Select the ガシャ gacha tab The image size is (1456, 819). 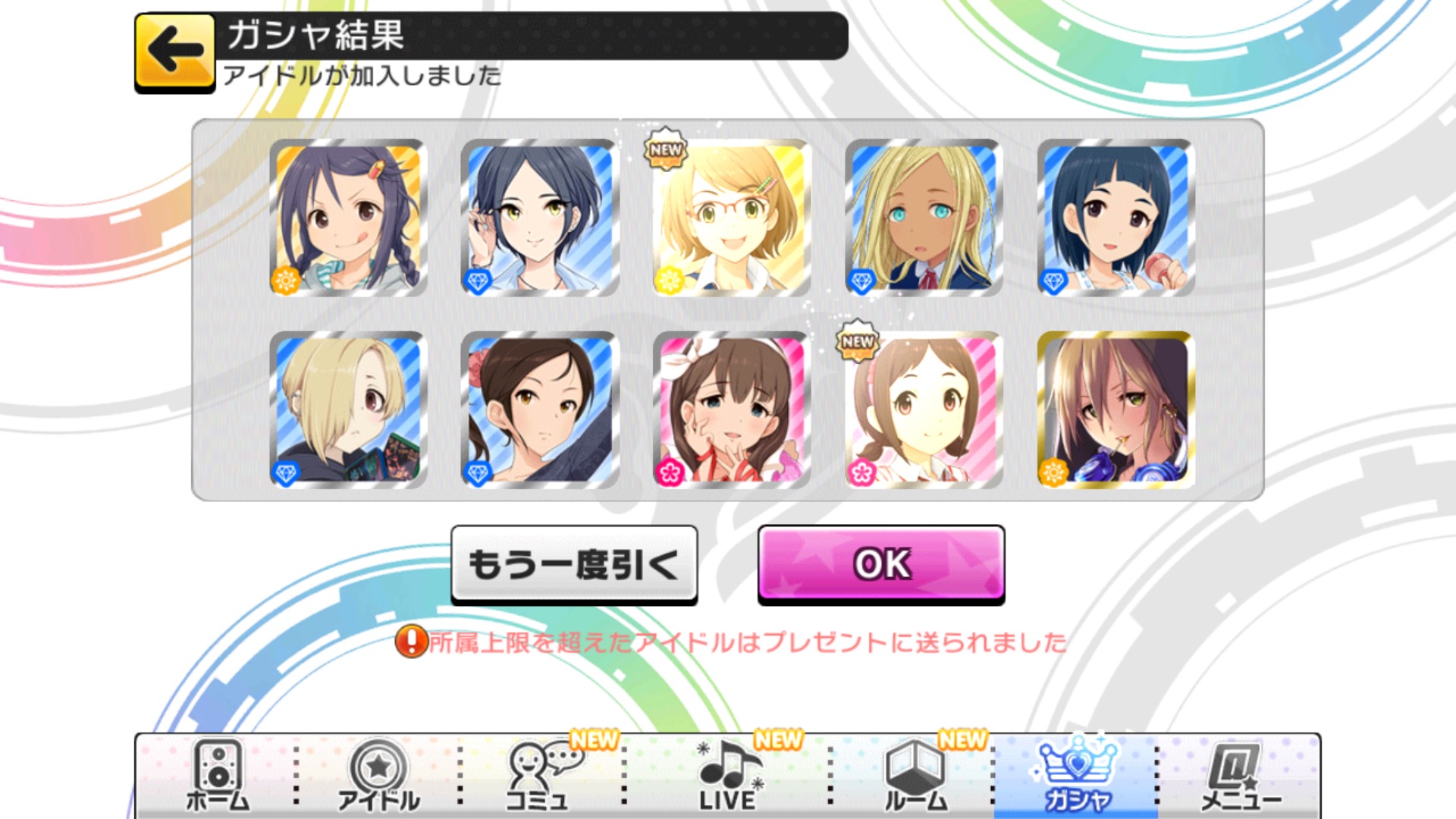(x=1076, y=775)
